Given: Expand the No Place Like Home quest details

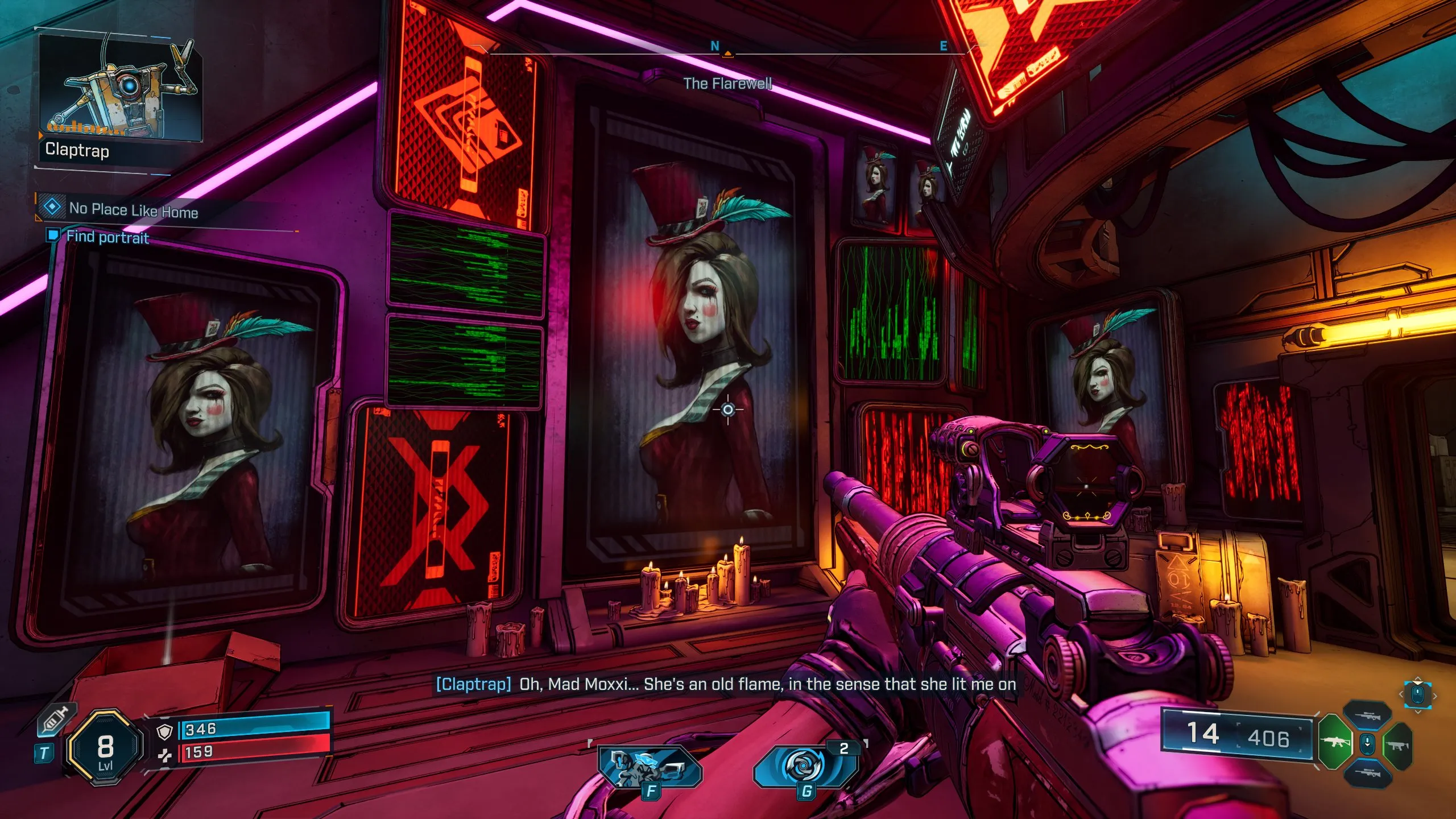Looking at the screenshot, I should (x=134, y=211).
